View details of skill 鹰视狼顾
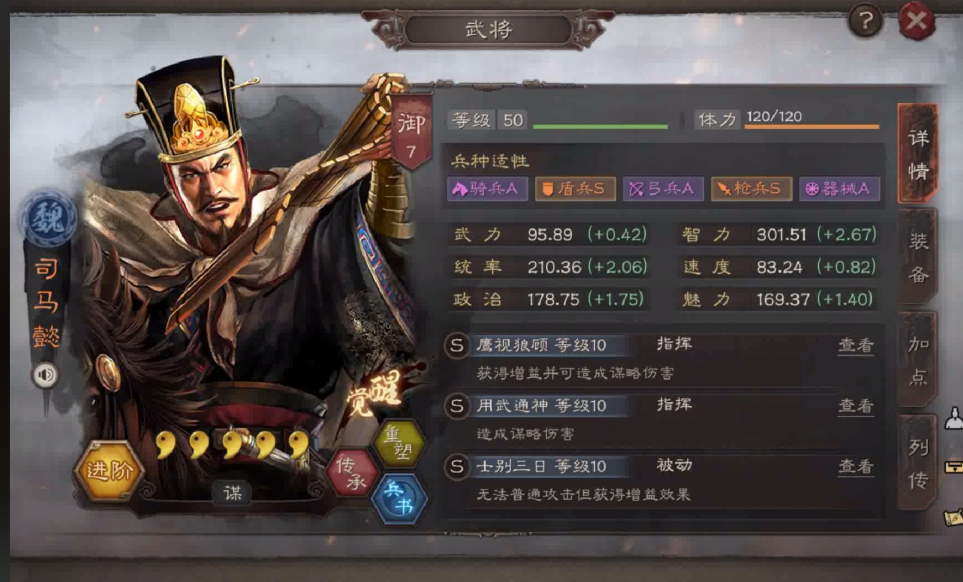The height and width of the screenshot is (582, 963). point(855,346)
